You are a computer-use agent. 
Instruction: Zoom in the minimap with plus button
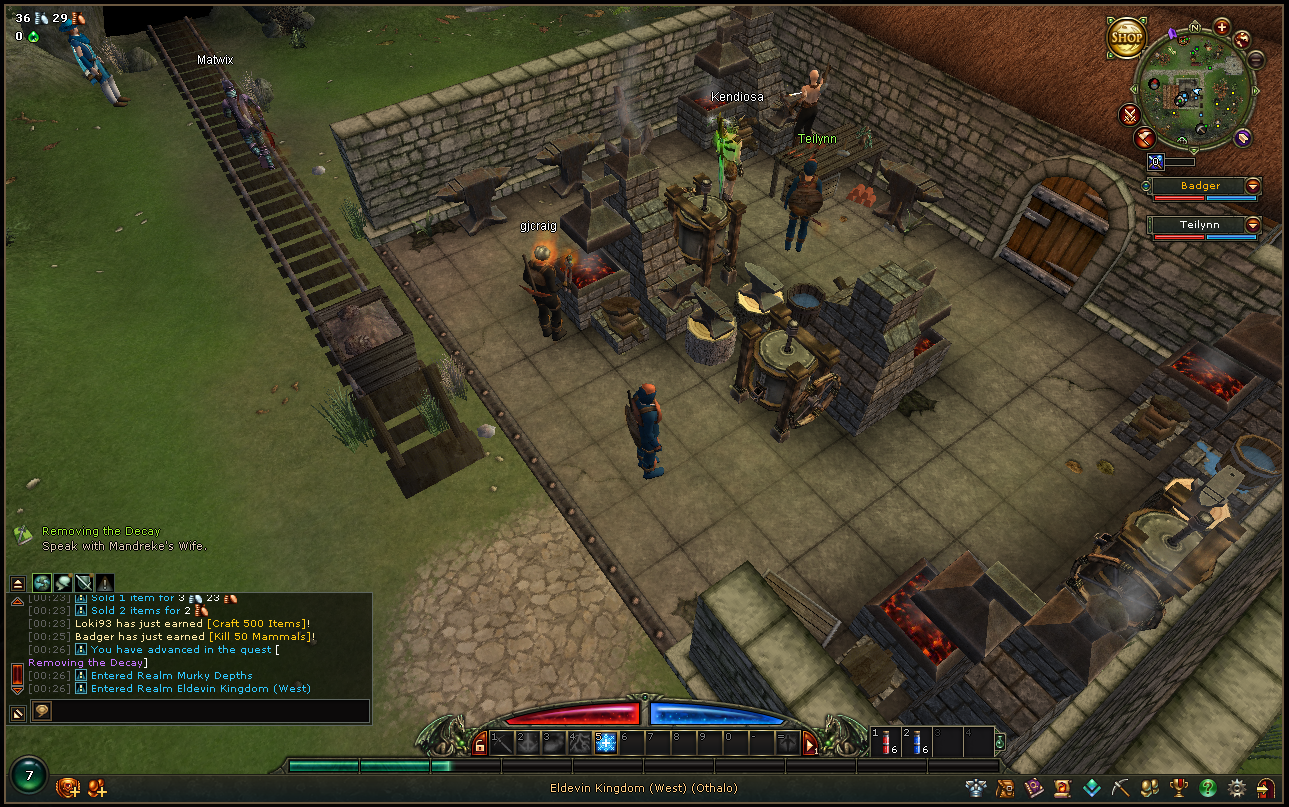click(1221, 26)
